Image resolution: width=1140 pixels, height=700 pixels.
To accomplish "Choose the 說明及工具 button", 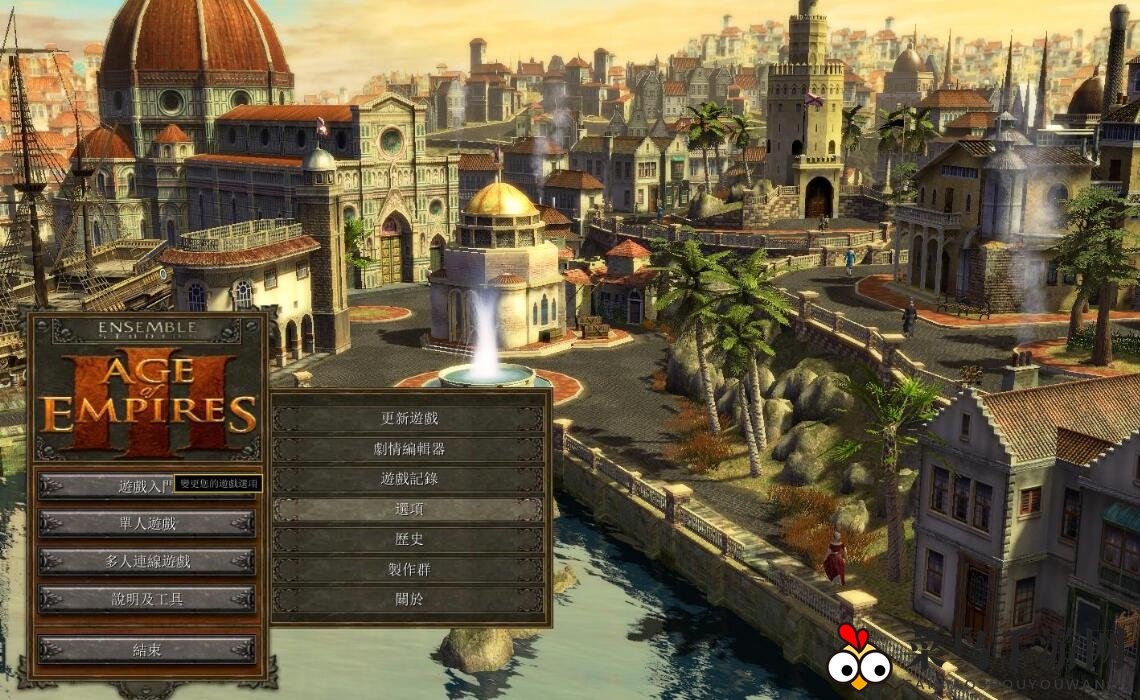I will pos(147,599).
